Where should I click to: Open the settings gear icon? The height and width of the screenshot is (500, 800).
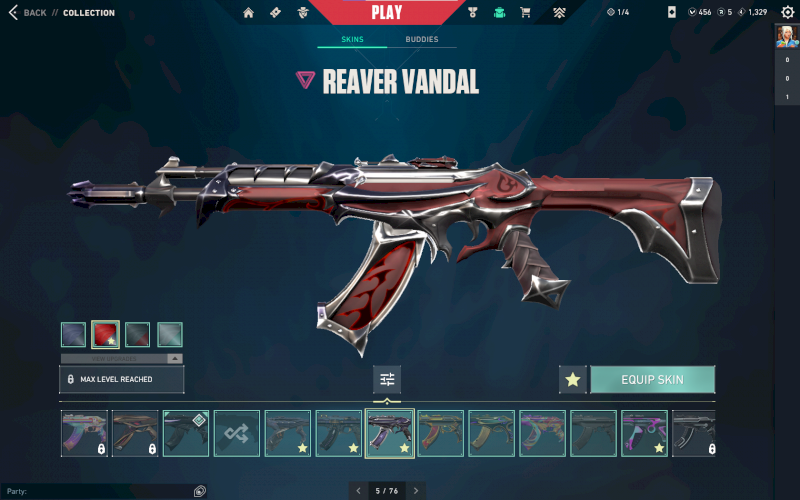tap(787, 13)
